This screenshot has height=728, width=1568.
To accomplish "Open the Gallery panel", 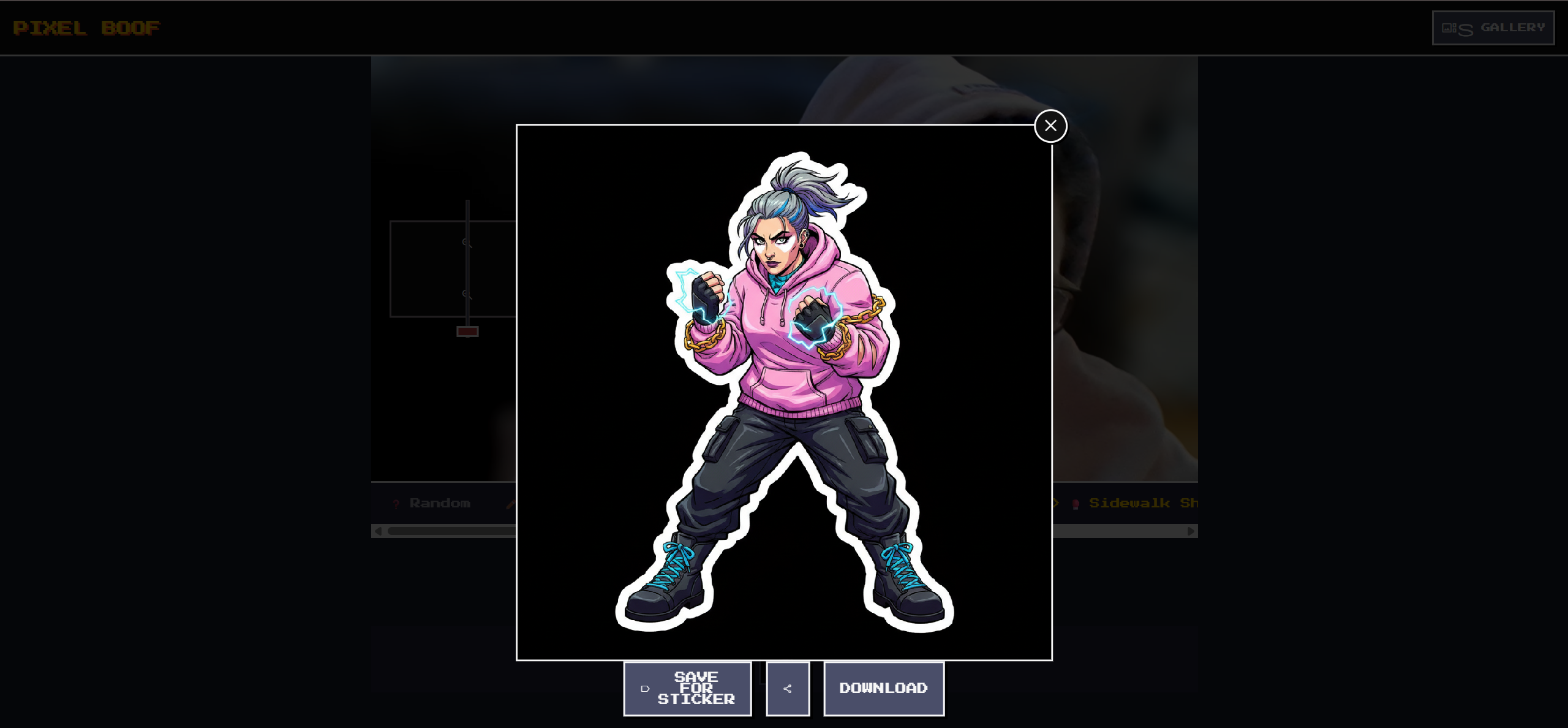I will click(x=1493, y=27).
